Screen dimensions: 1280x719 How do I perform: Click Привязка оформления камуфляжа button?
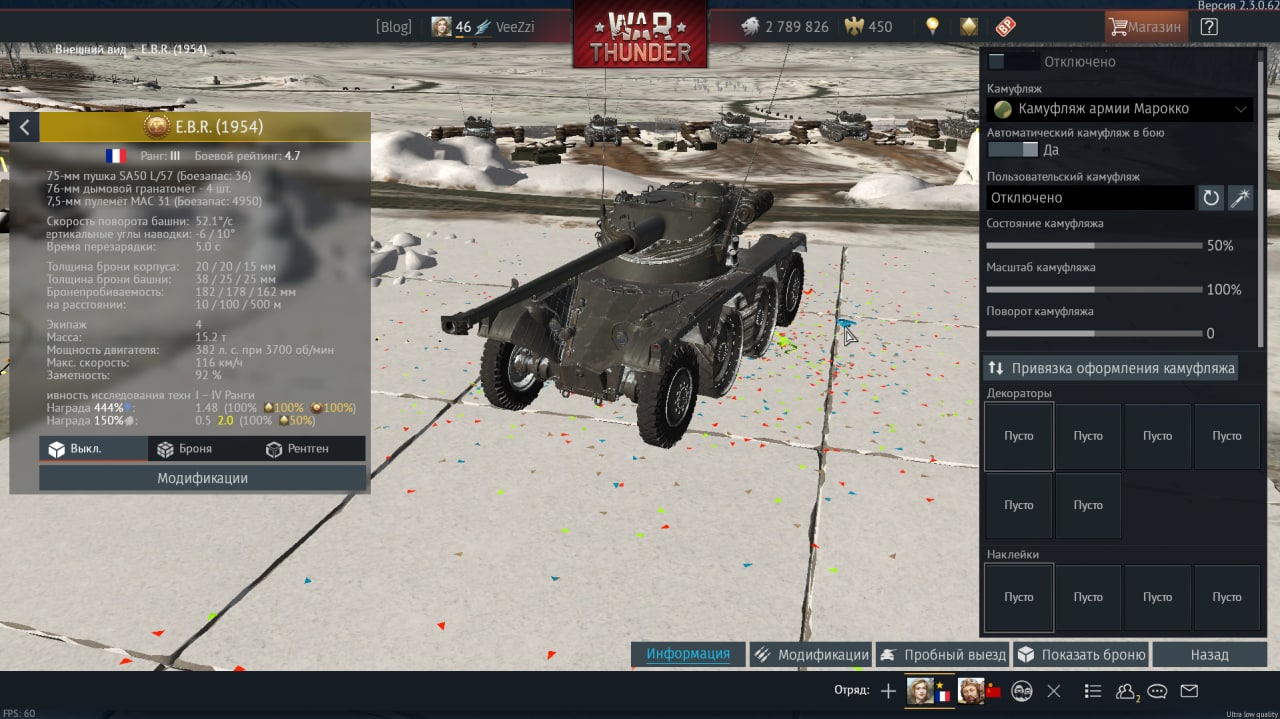tap(1111, 368)
